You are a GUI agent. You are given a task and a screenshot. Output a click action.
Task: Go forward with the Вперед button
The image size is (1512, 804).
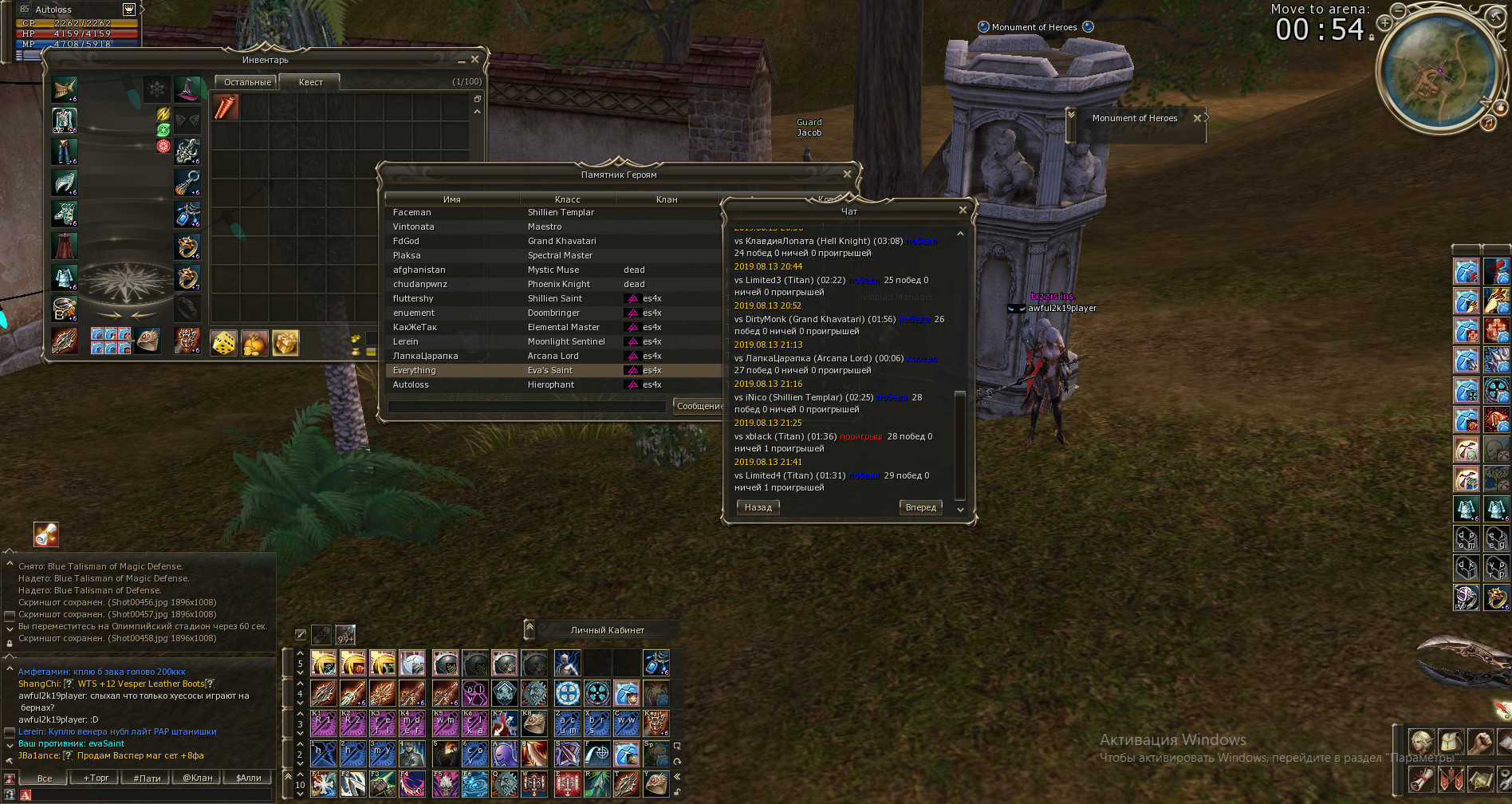[x=920, y=507]
